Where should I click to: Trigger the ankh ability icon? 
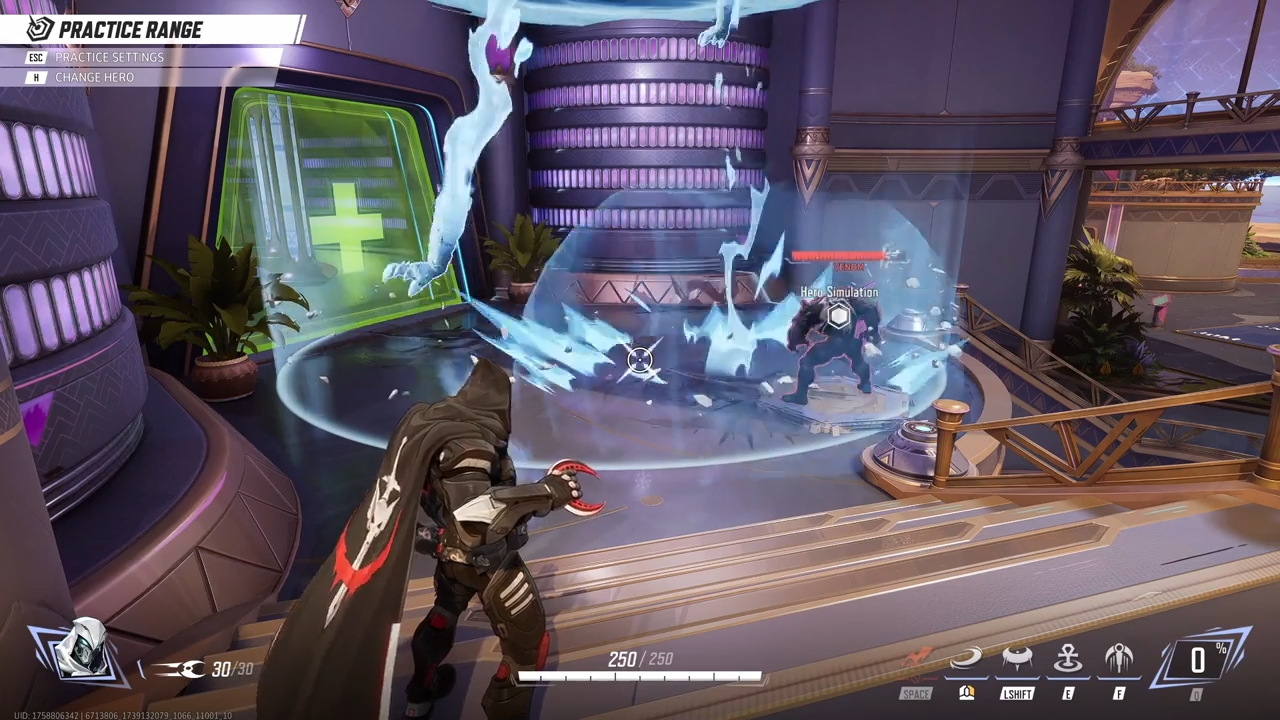coord(1068,660)
